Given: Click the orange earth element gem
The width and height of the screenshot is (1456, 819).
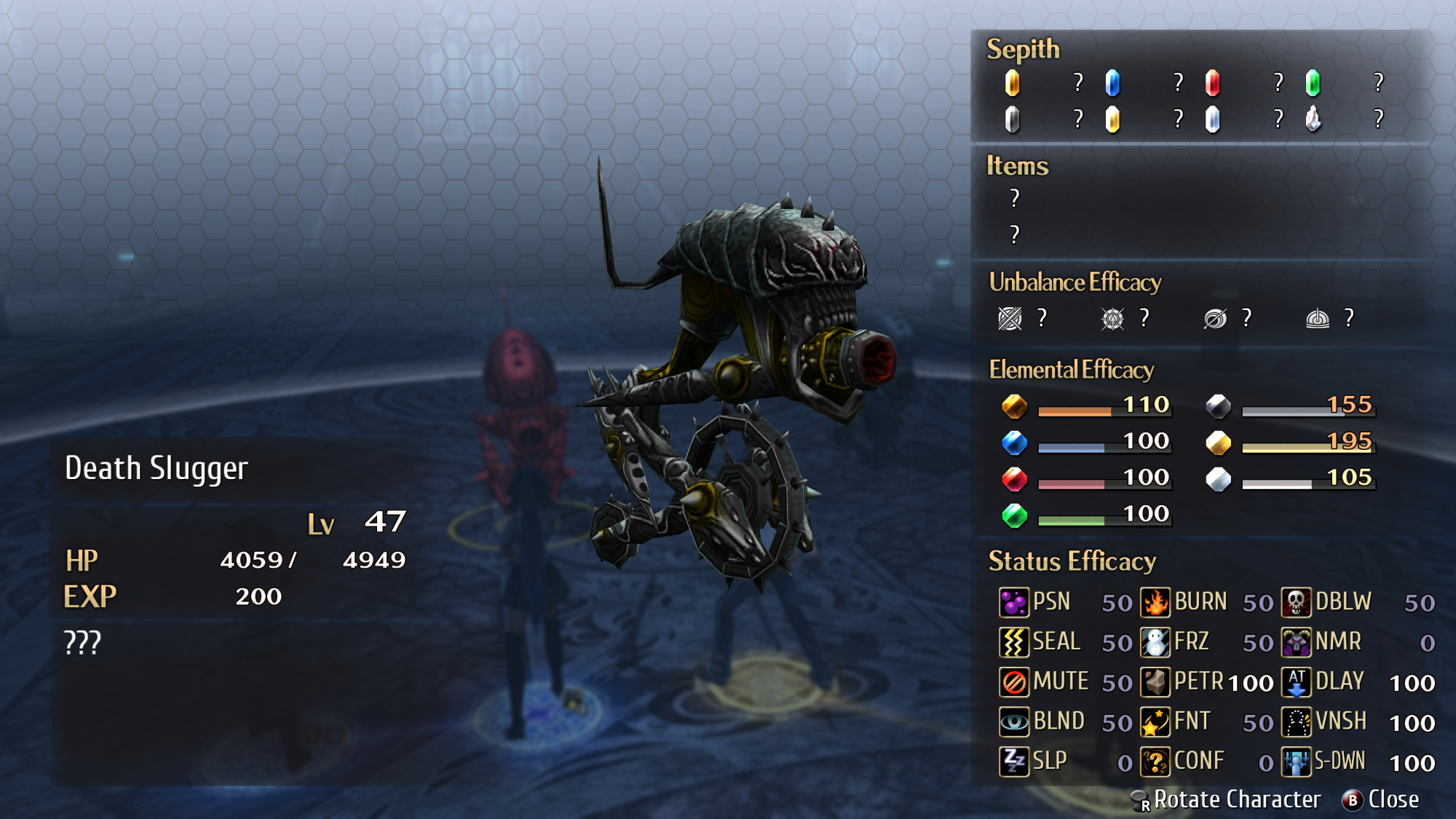Looking at the screenshot, I should click(1014, 405).
